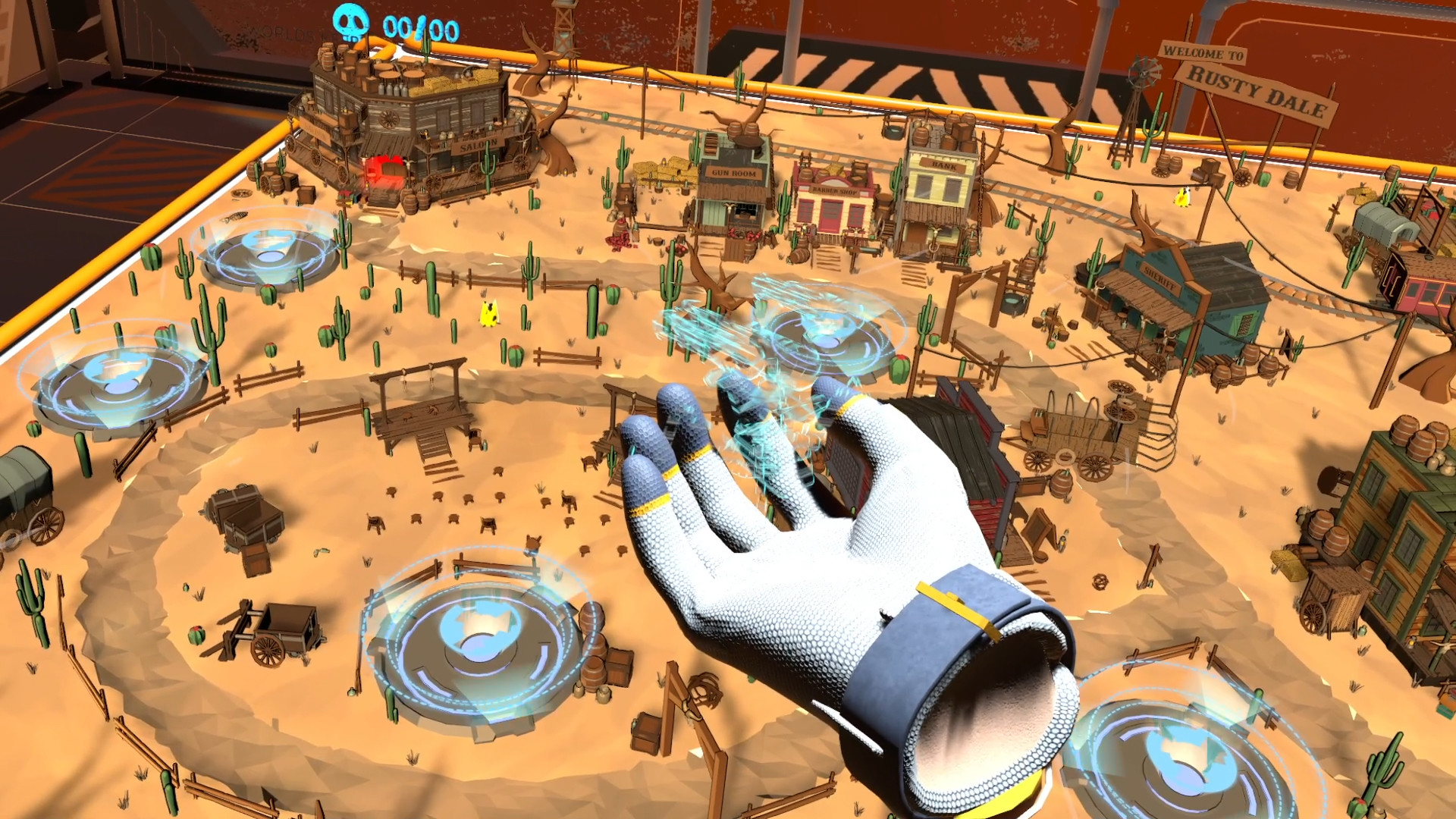Activate the glowing portal near the hand
Screen dimensions: 1456x819
[x=827, y=334]
